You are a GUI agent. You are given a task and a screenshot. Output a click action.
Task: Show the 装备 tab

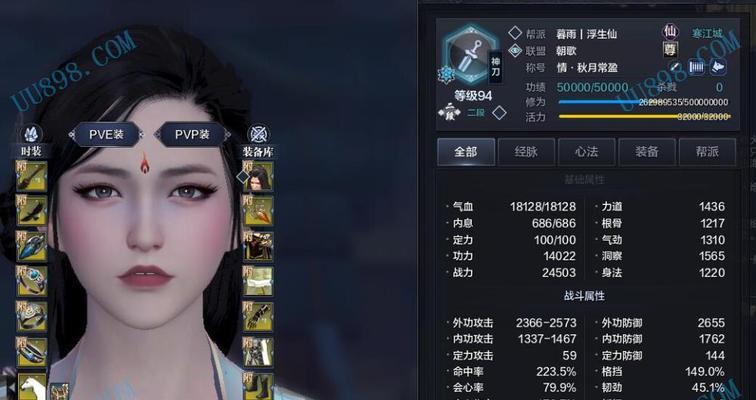point(645,152)
